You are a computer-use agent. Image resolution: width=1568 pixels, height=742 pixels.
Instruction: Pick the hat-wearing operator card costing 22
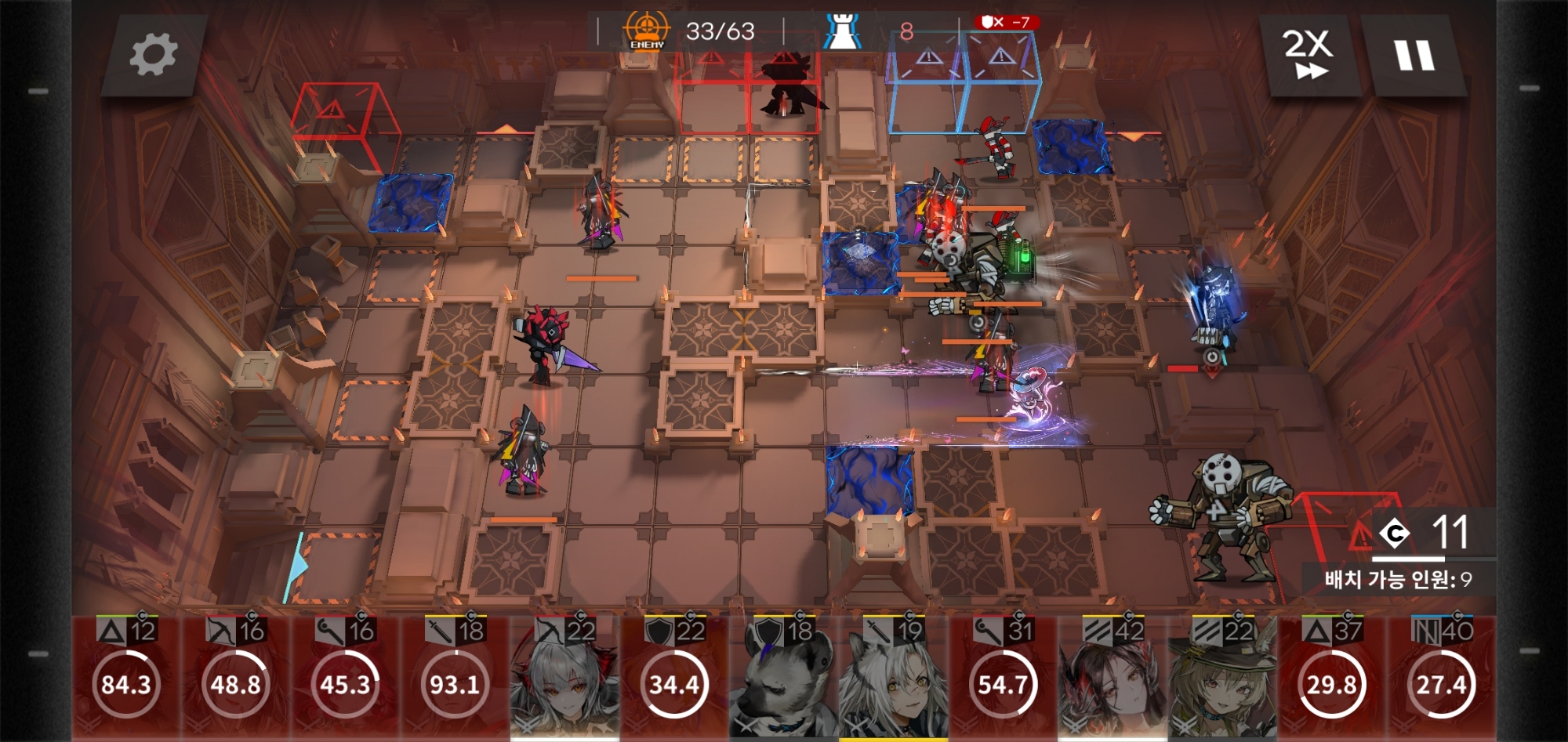pos(1222,679)
